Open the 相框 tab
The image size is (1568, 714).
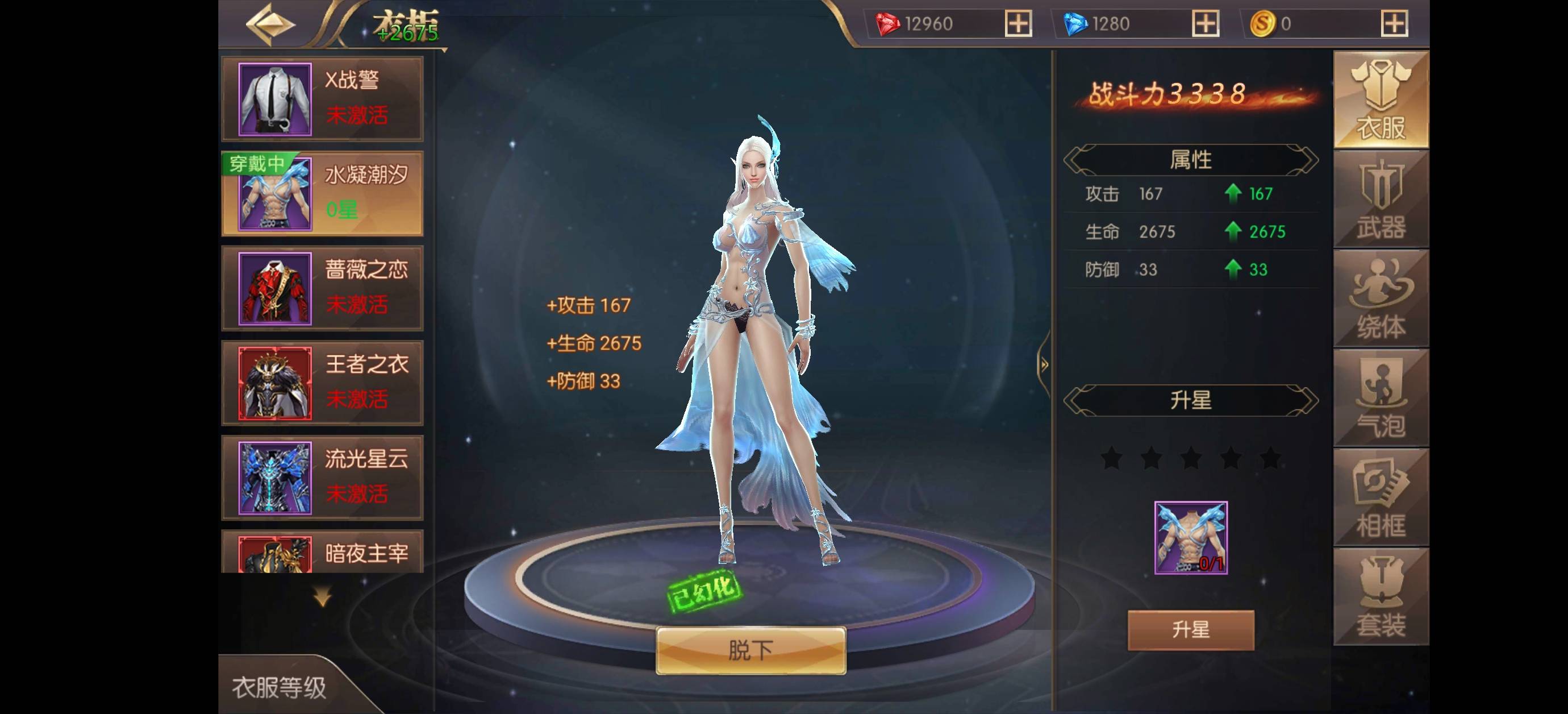tap(1381, 498)
